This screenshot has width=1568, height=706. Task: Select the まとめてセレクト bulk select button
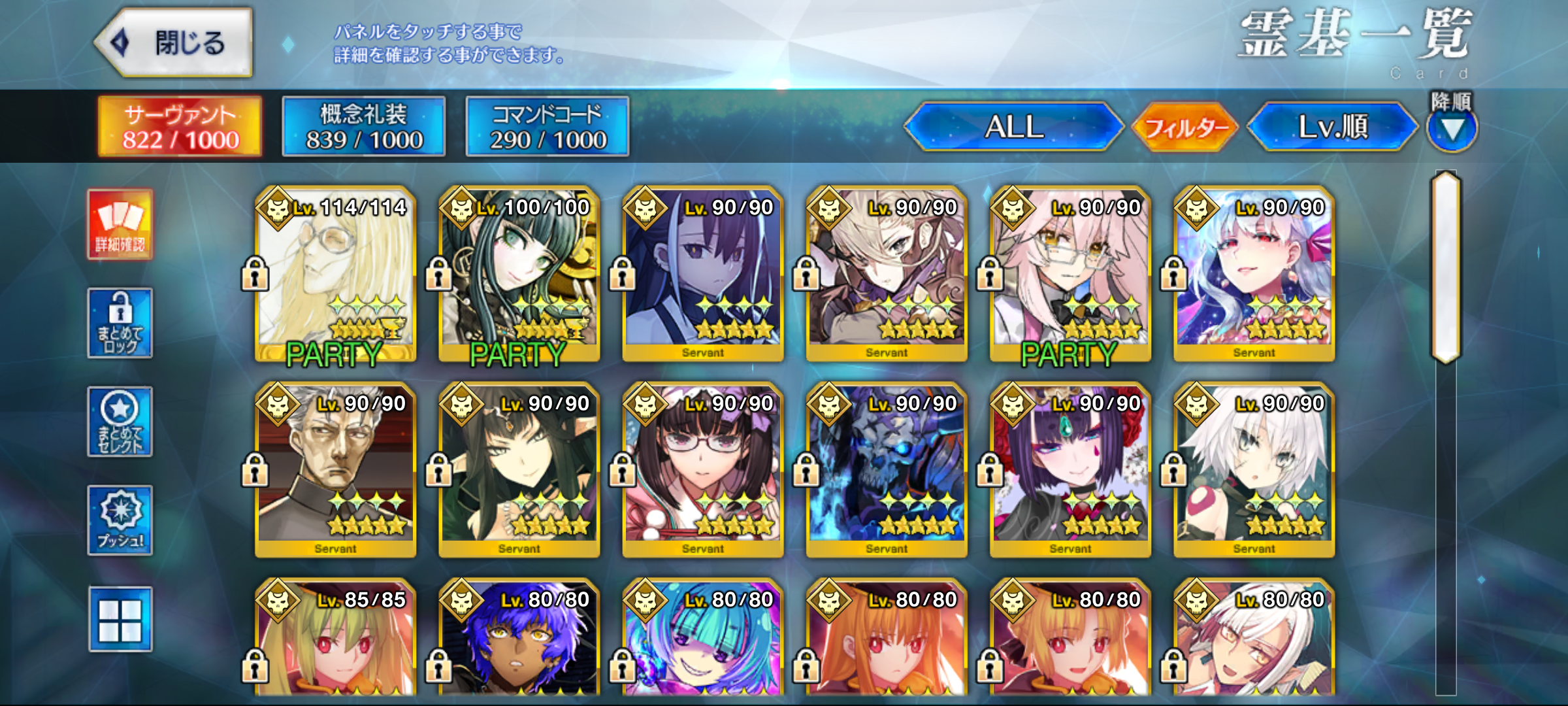[x=120, y=422]
